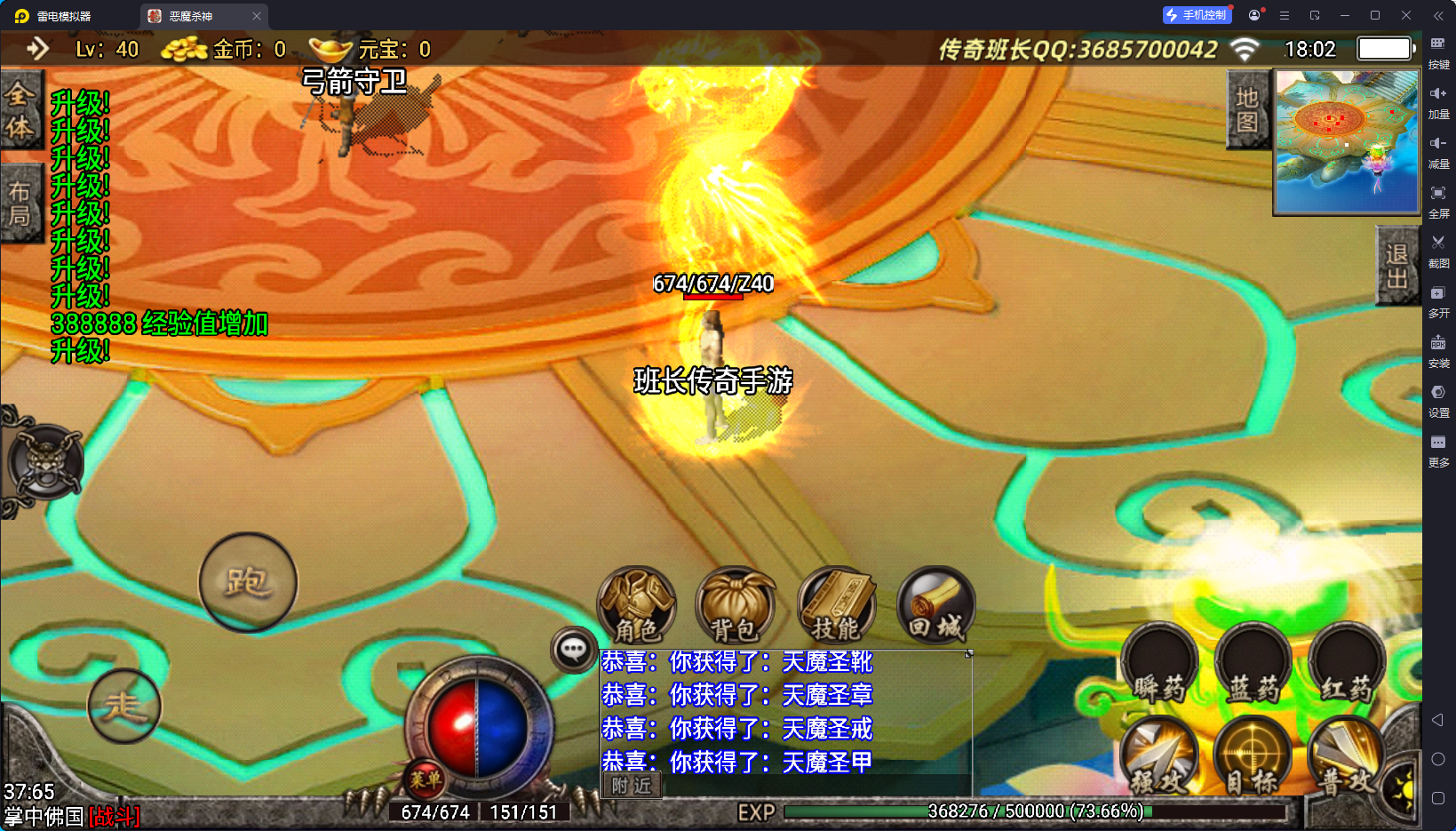
Task: Open the 地图 map button
Action: tap(1247, 110)
